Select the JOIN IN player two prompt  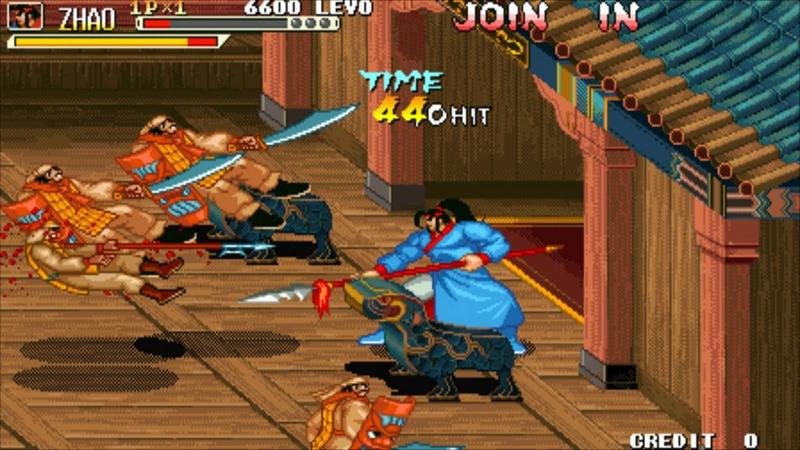click(547, 16)
